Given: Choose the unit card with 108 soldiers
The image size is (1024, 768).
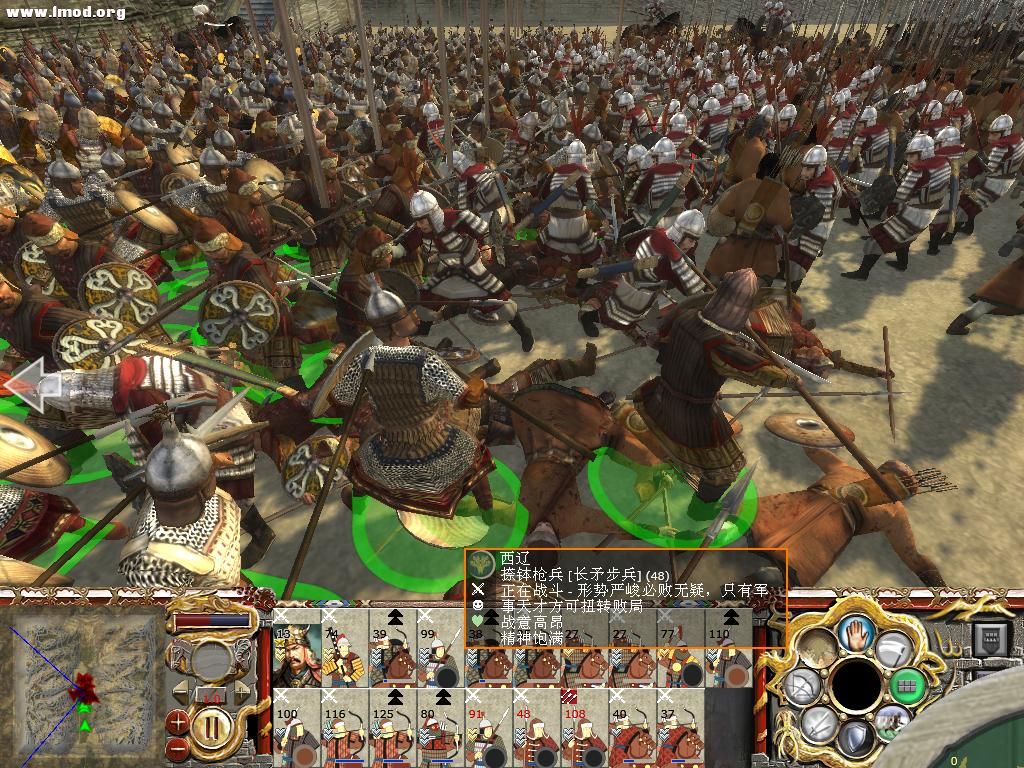Looking at the screenshot, I should 585,727.
